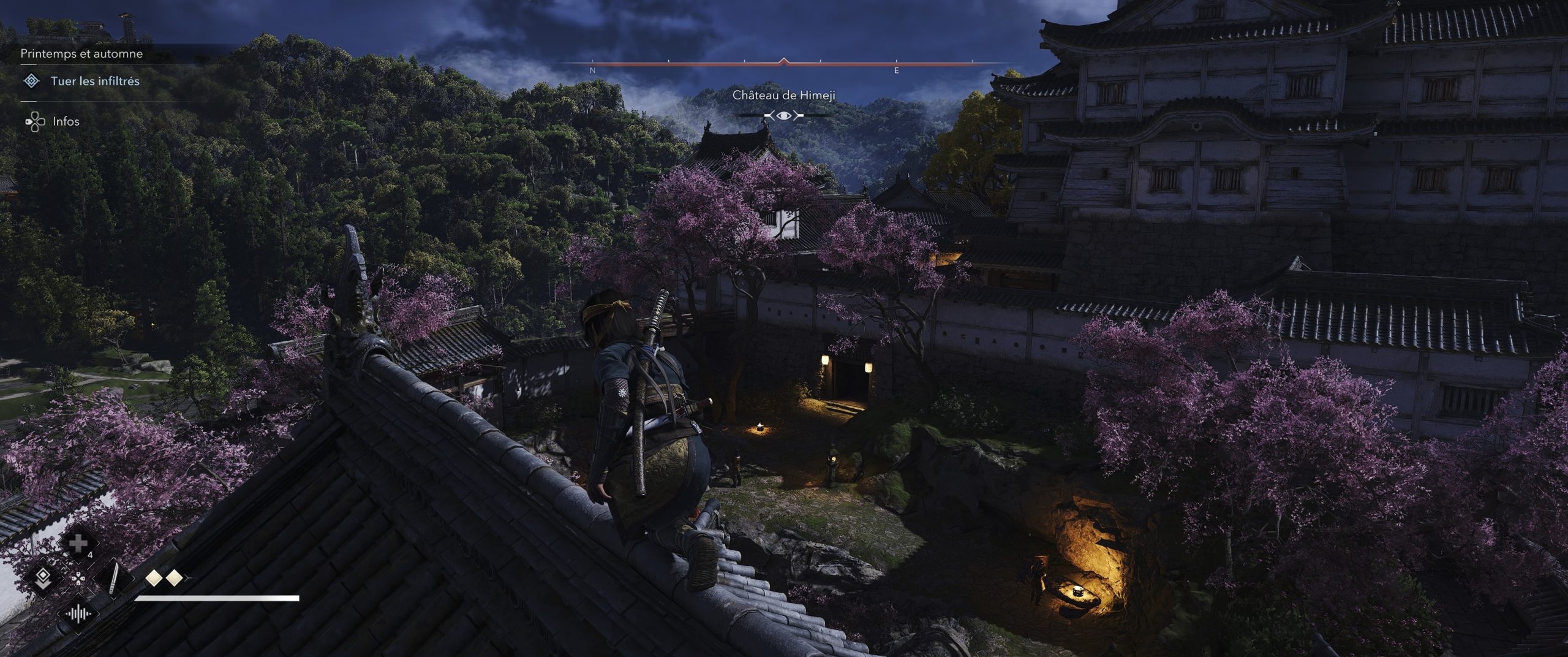Click the compass bar at top
This screenshot has height=657, width=1568.
point(784,63)
